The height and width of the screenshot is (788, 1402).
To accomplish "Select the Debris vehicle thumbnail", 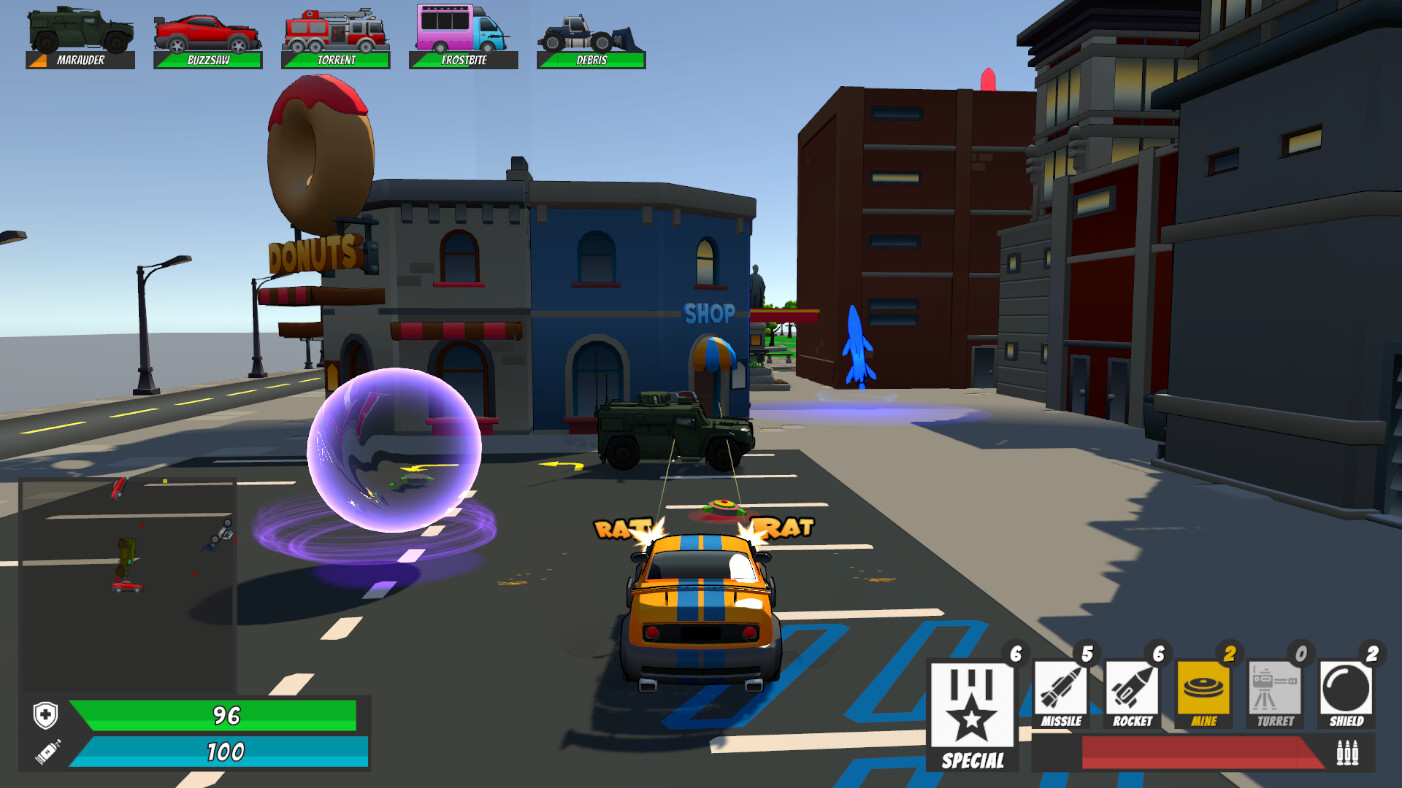I will coord(590,30).
